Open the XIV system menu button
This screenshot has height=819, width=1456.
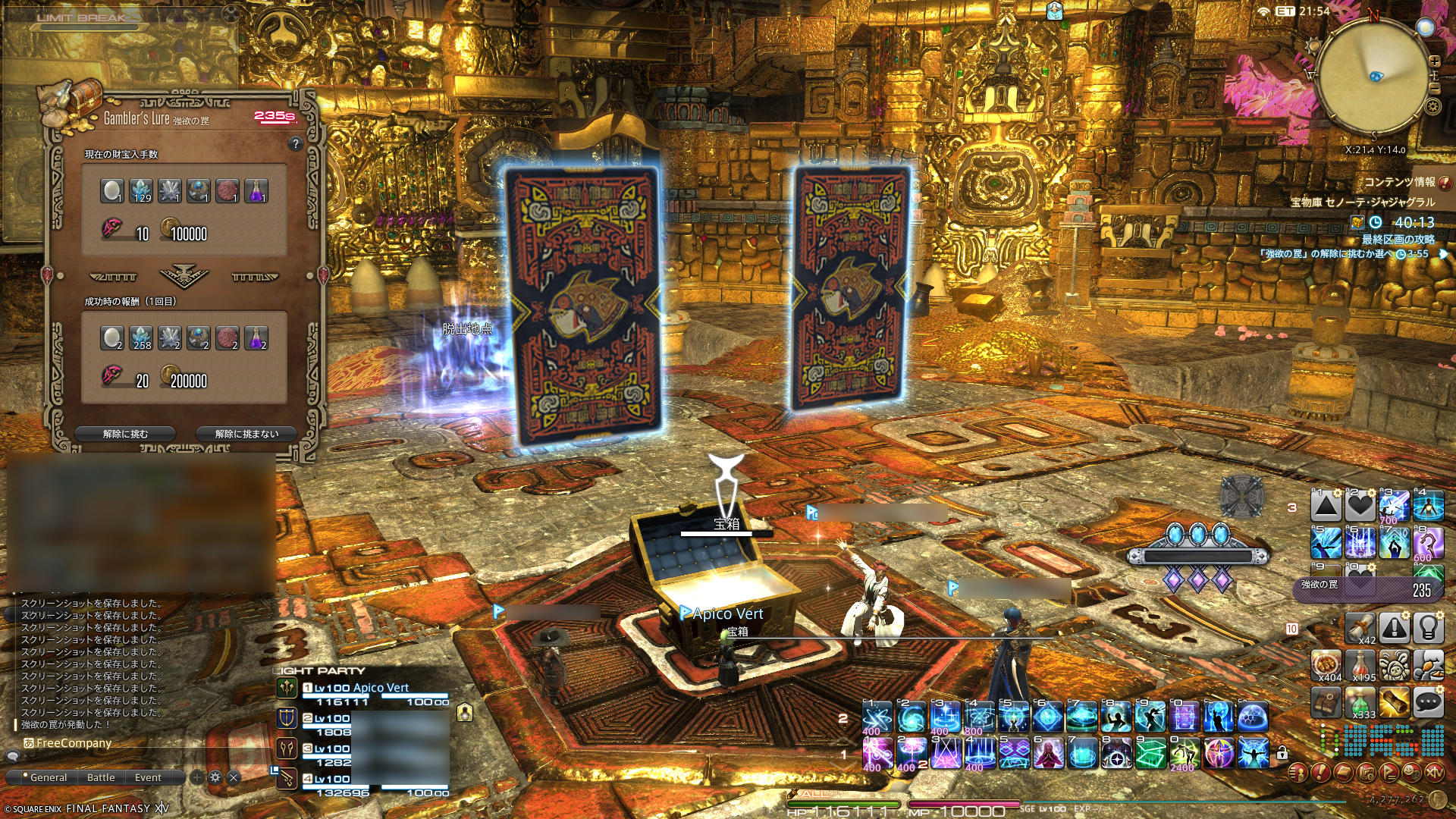tap(1434, 773)
